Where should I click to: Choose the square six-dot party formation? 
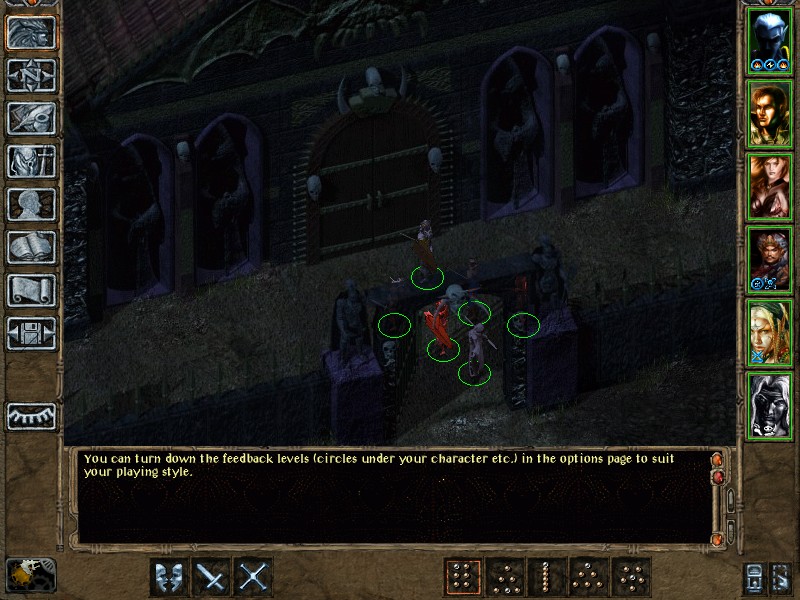point(462,577)
